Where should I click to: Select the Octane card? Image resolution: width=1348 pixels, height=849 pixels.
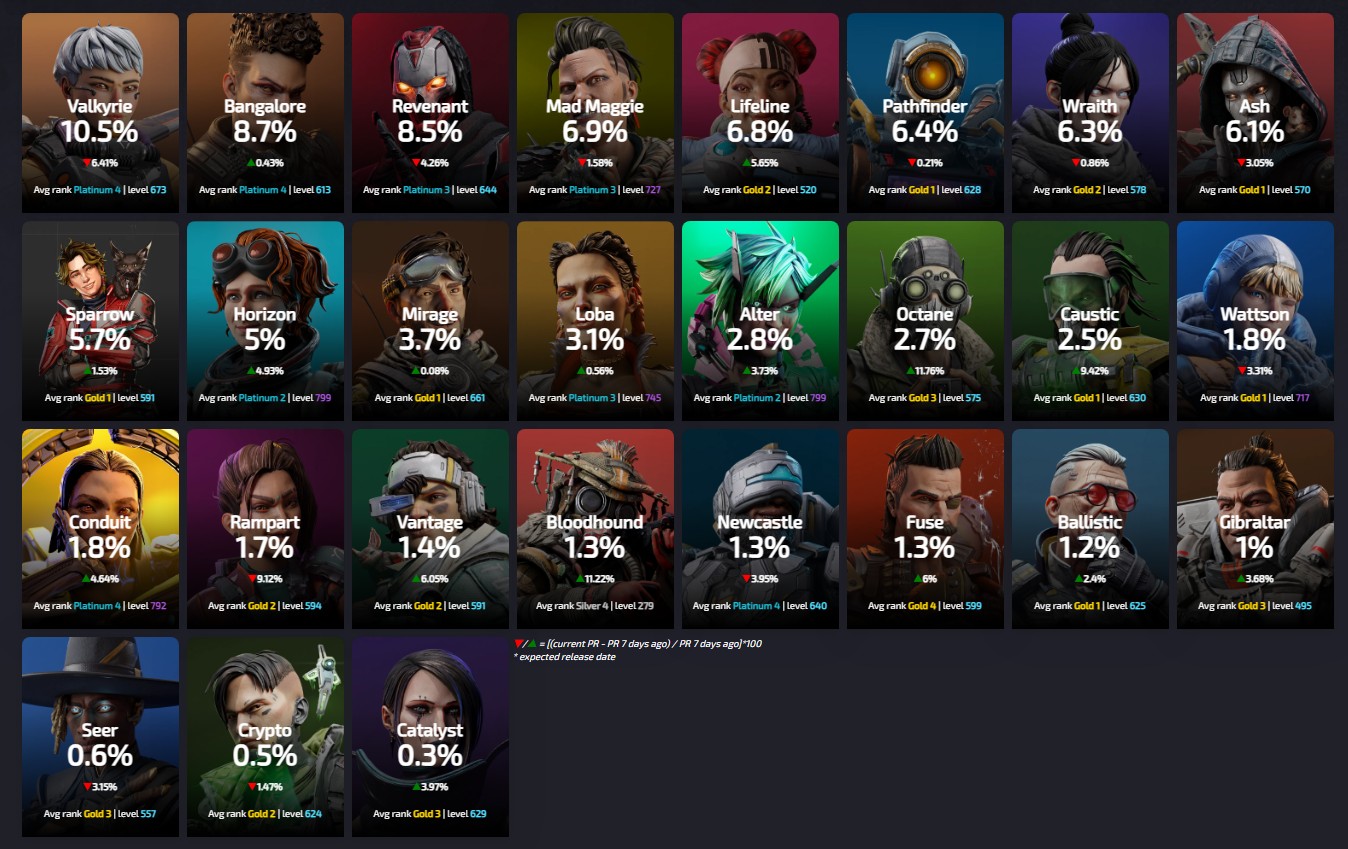(925, 321)
